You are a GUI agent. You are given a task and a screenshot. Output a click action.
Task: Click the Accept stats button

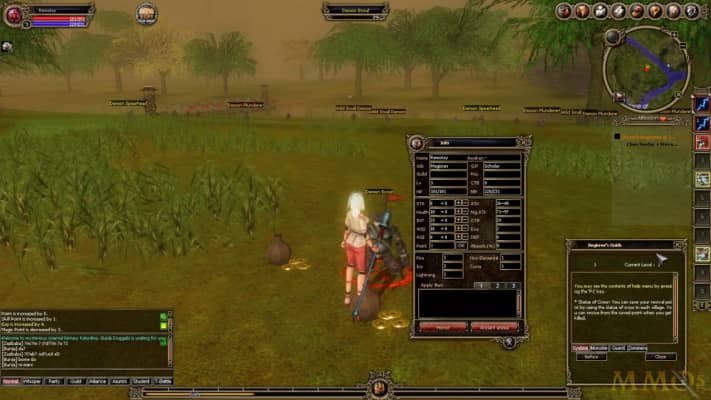click(496, 326)
